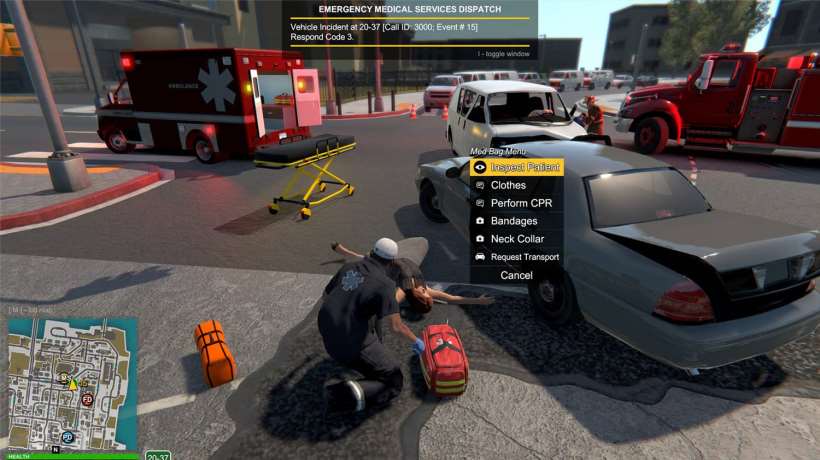
Task: Select Perform CPR option
Action: [520, 203]
